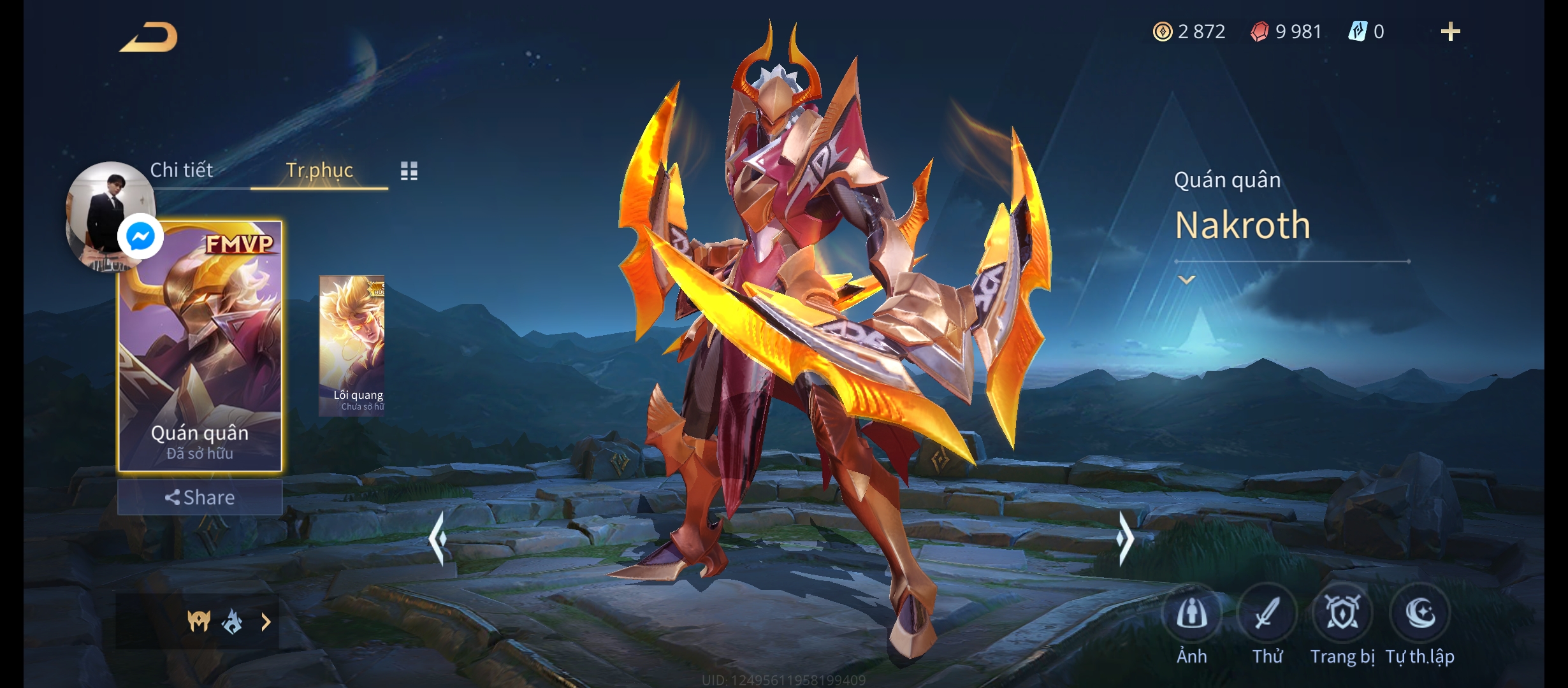The height and width of the screenshot is (688, 1568).
Task: Switch to the next hero
Action: 1124,539
